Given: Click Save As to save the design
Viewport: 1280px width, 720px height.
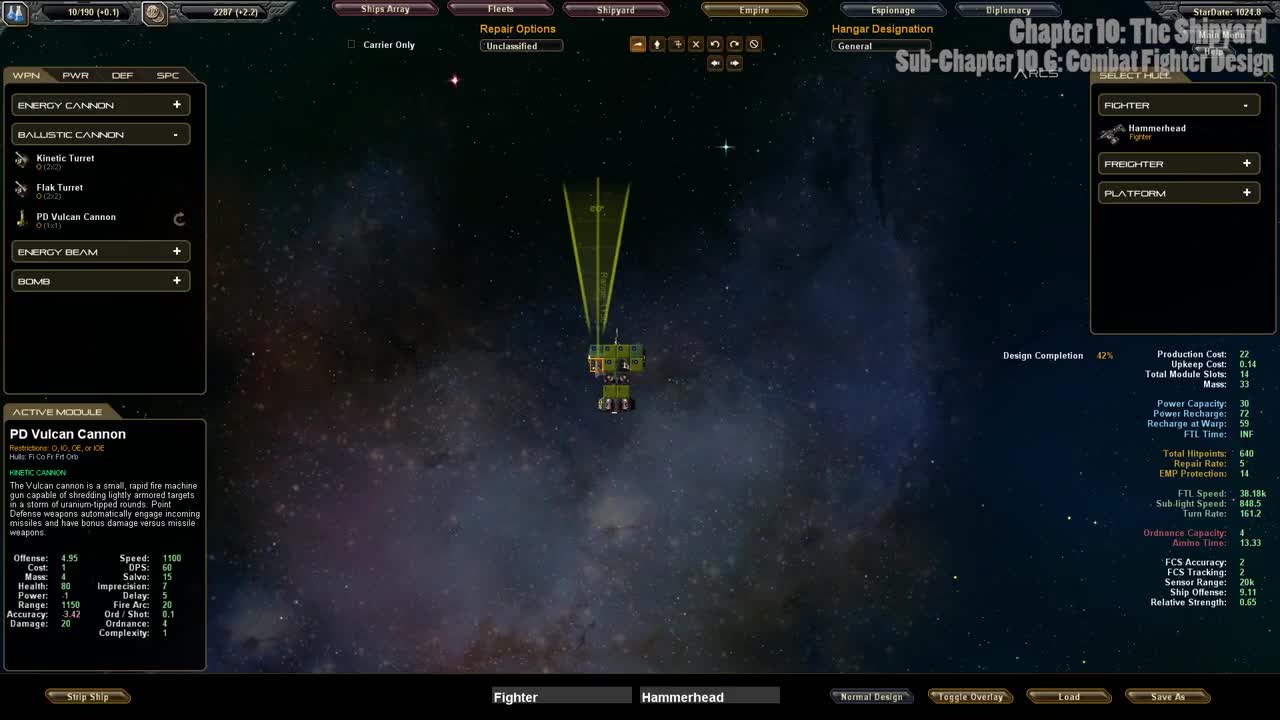Looking at the screenshot, I should (1167, 696).
